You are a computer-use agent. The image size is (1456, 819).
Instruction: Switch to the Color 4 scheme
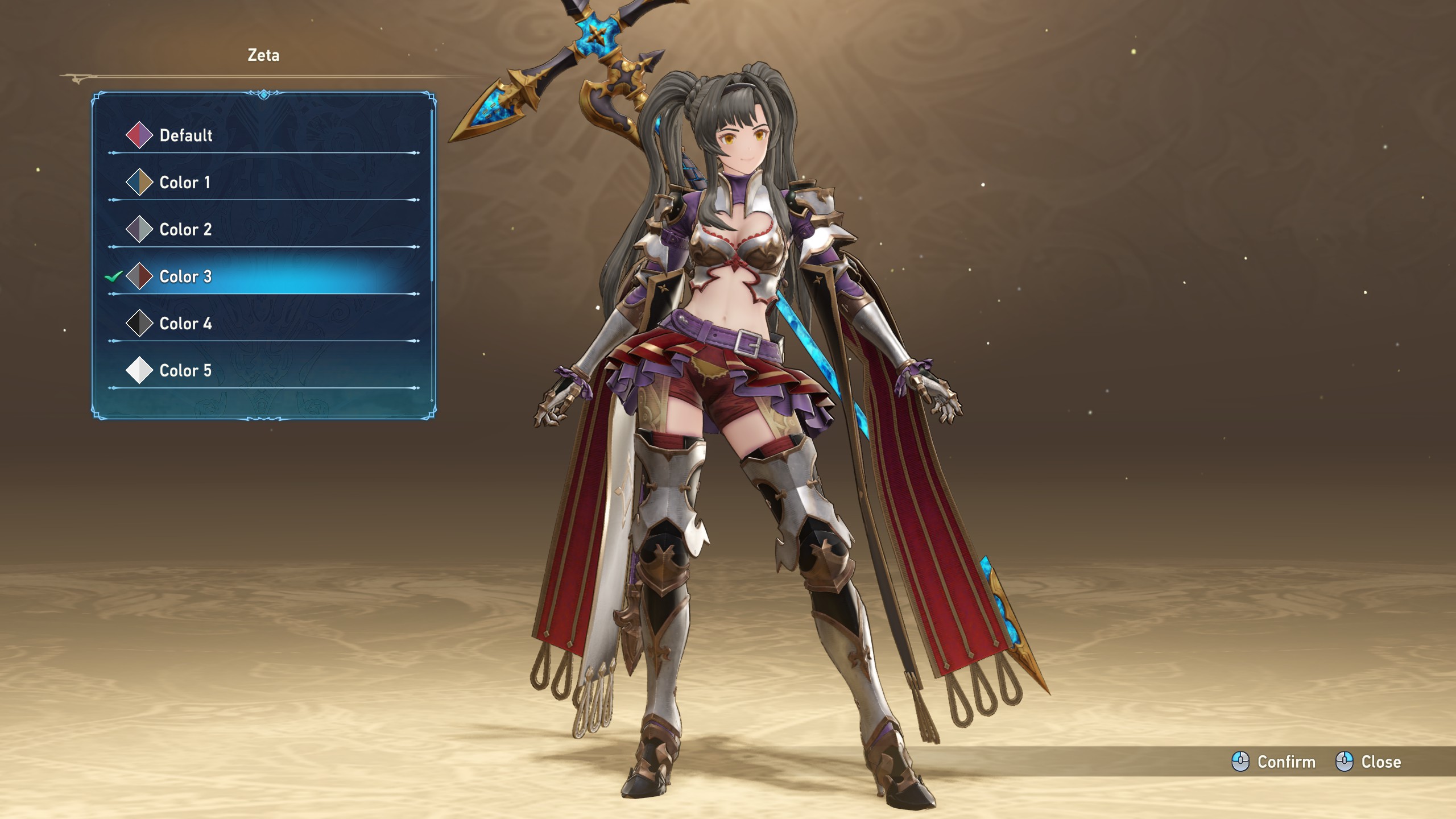coord(185,324)
